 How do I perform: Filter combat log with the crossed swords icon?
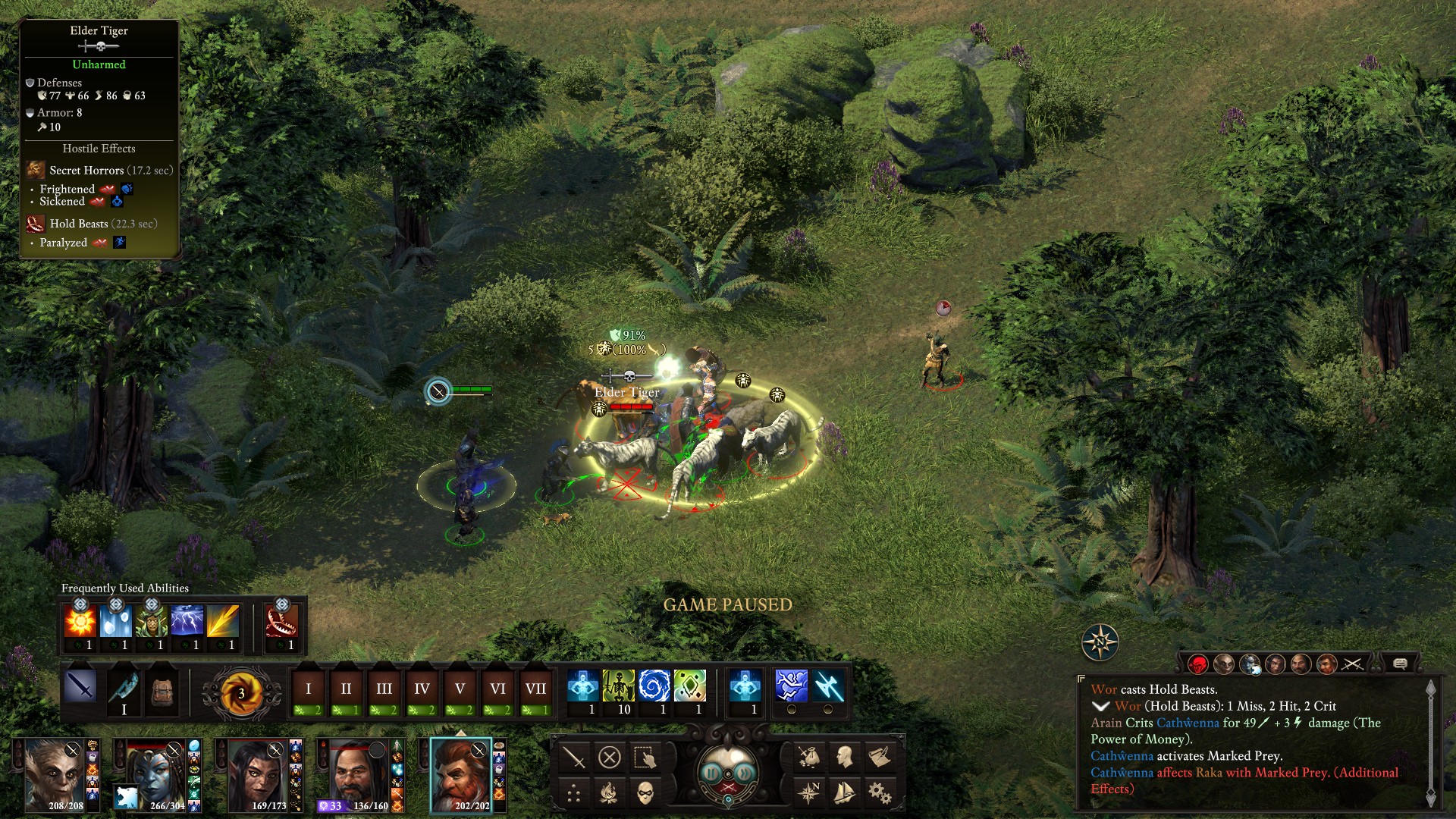(1352, 664)
